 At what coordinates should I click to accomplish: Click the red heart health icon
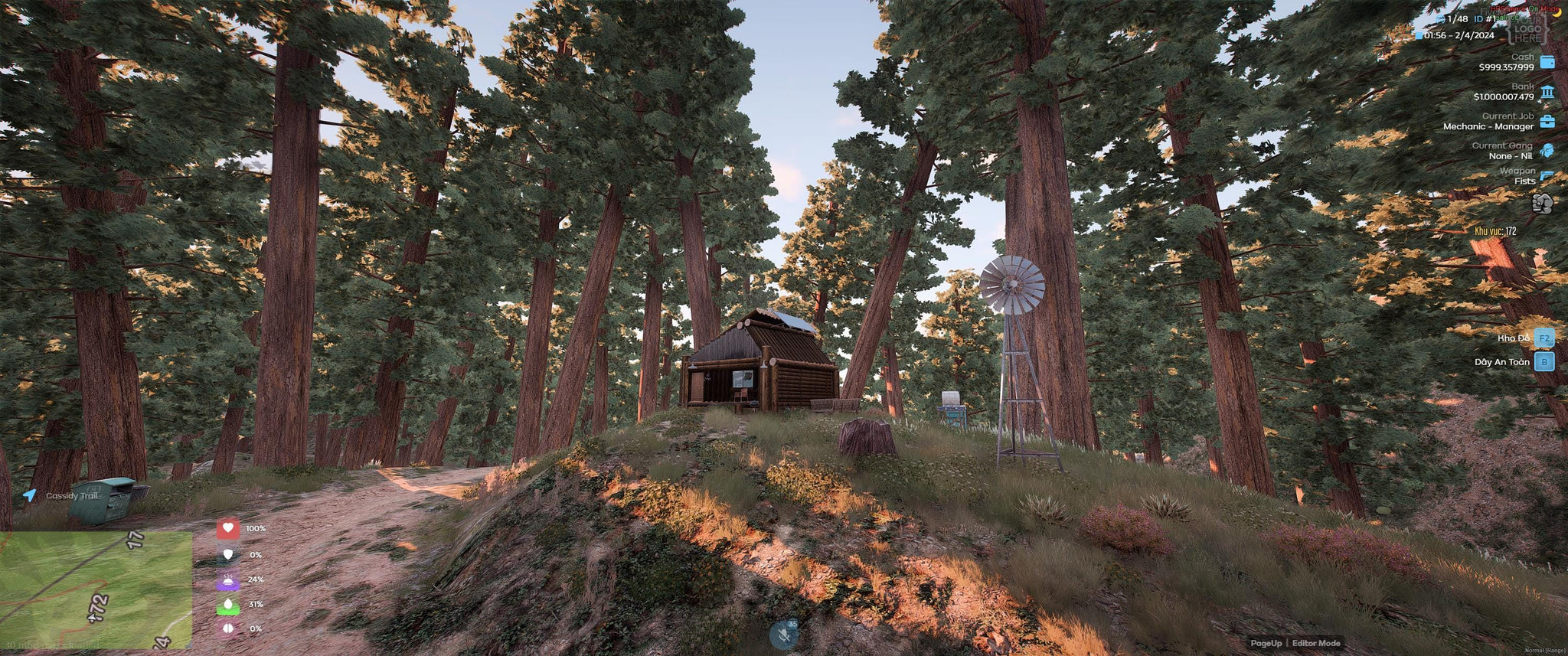tap(228, 528)
